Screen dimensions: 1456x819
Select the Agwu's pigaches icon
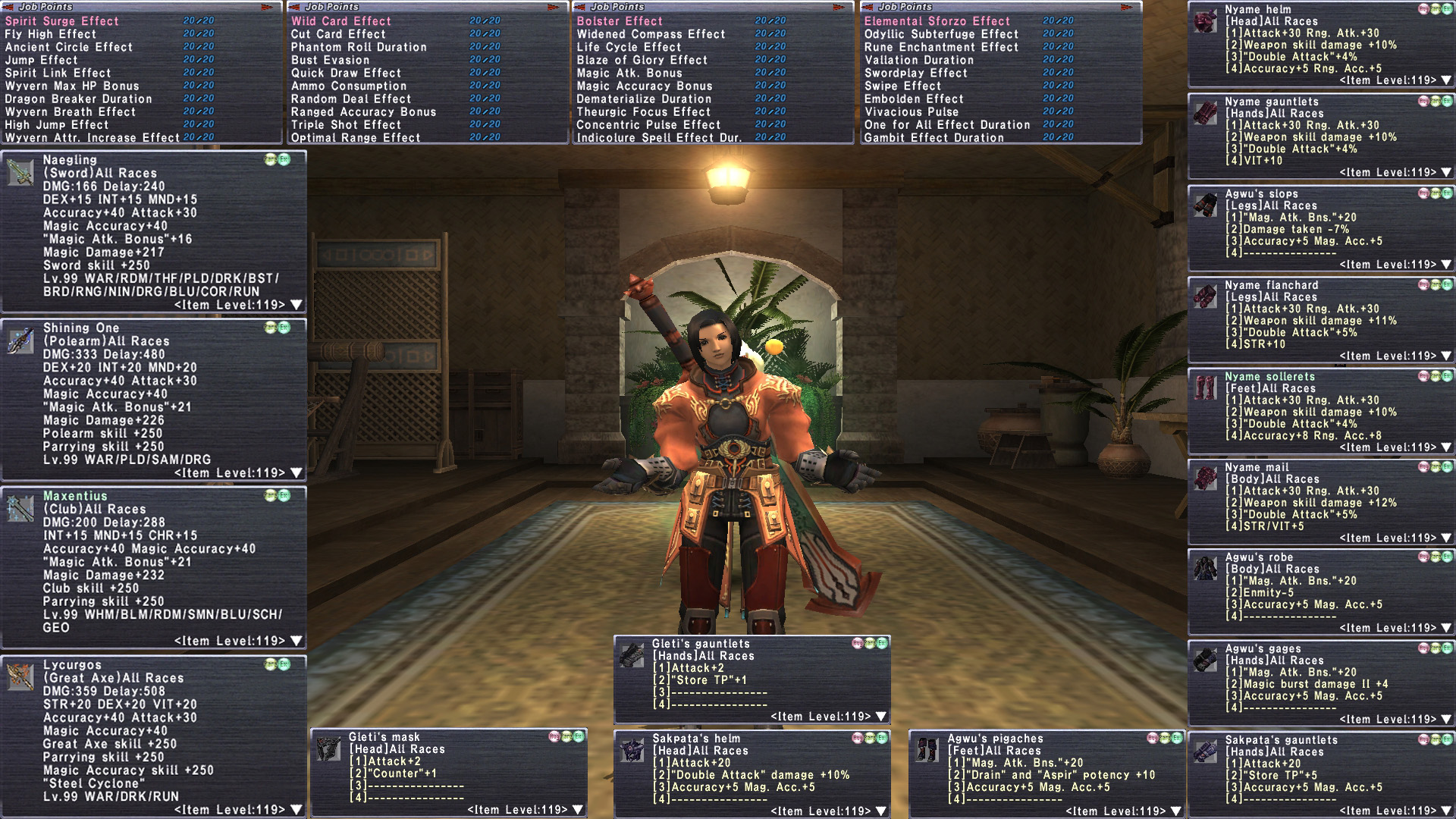(927, 750)
